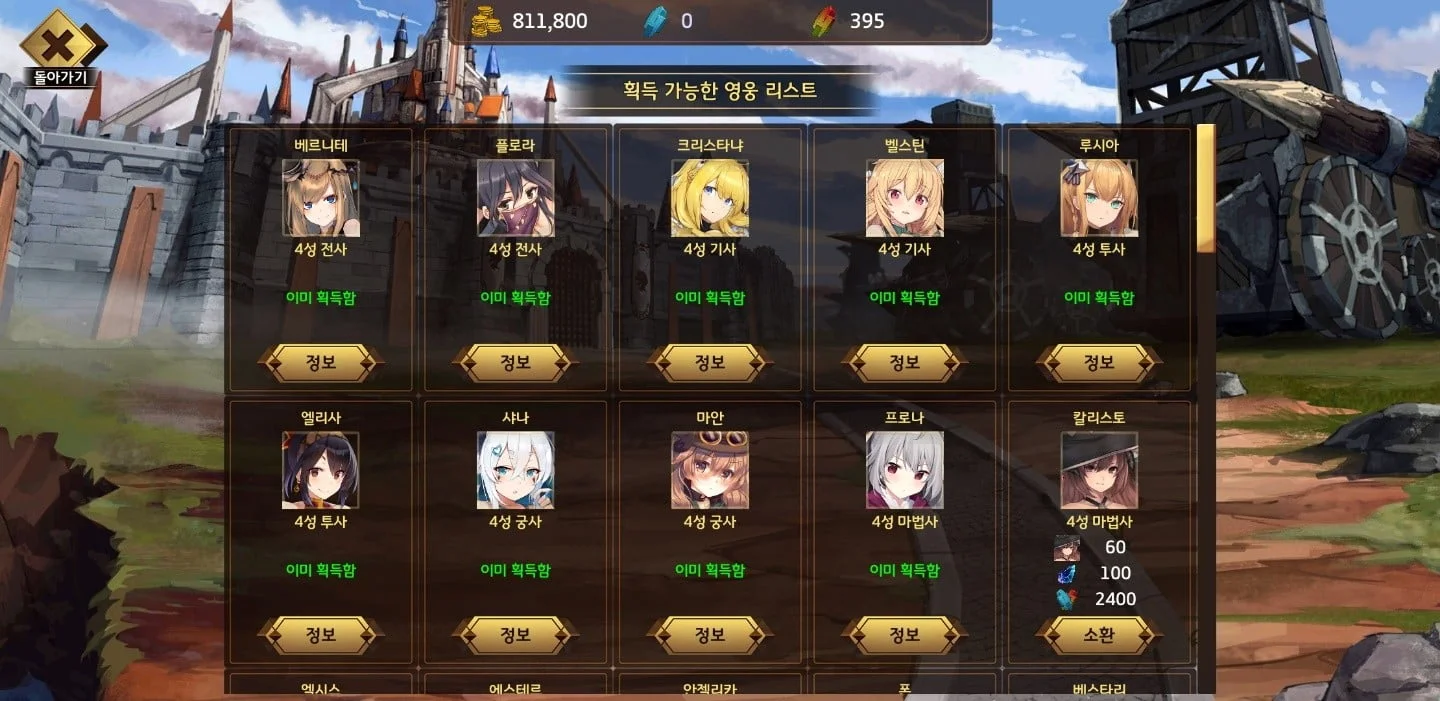Show 샤나's 정보 page
Viewport: 1440px width, 701px height.
pos(515,635)
